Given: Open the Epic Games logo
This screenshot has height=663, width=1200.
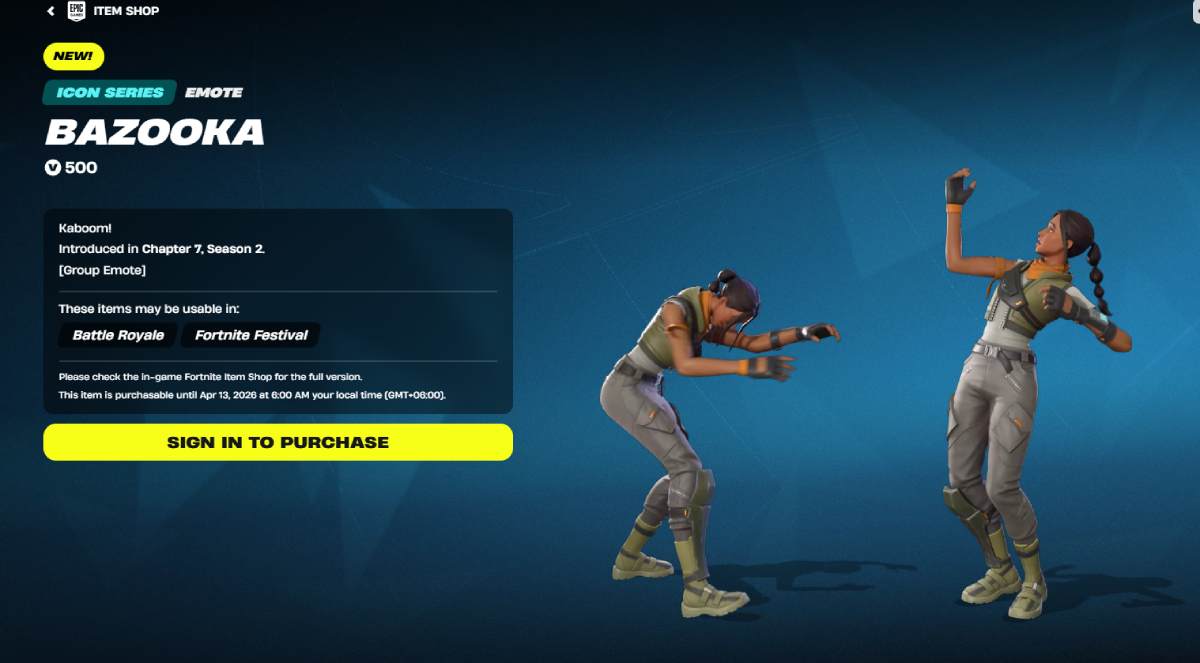Looking at the screenshot, I should [x=76, y=11].
